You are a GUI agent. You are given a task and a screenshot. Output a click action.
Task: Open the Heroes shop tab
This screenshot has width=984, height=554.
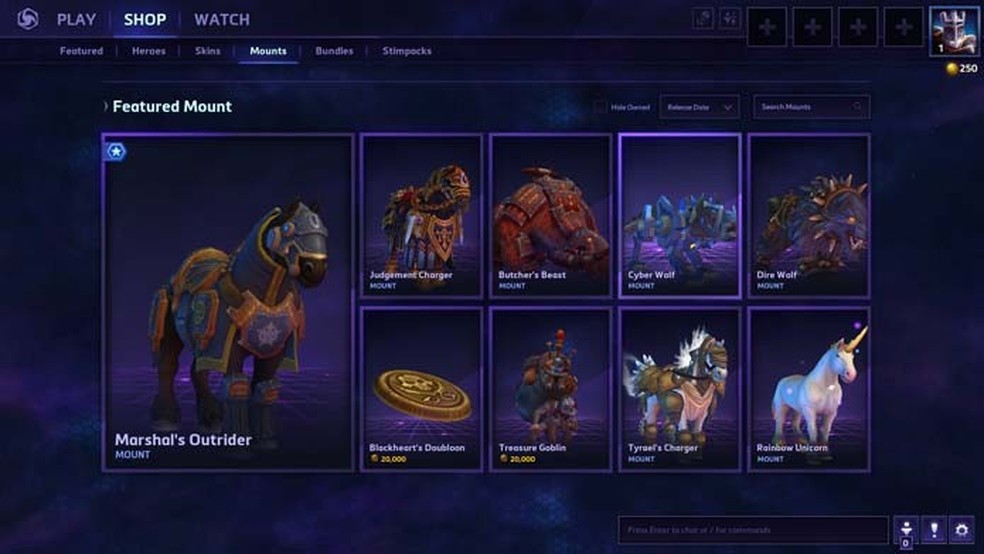point(149,51)
